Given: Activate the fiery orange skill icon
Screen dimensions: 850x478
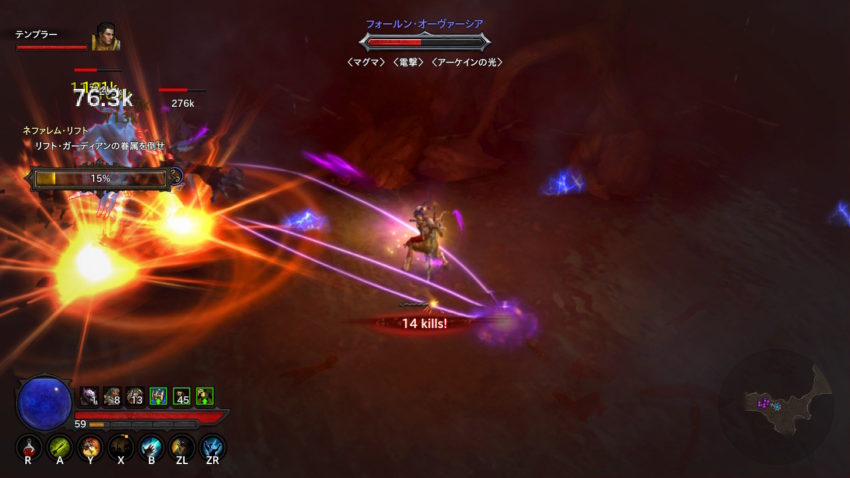Looking at the screenshot, I should click(x=90, y=447).
